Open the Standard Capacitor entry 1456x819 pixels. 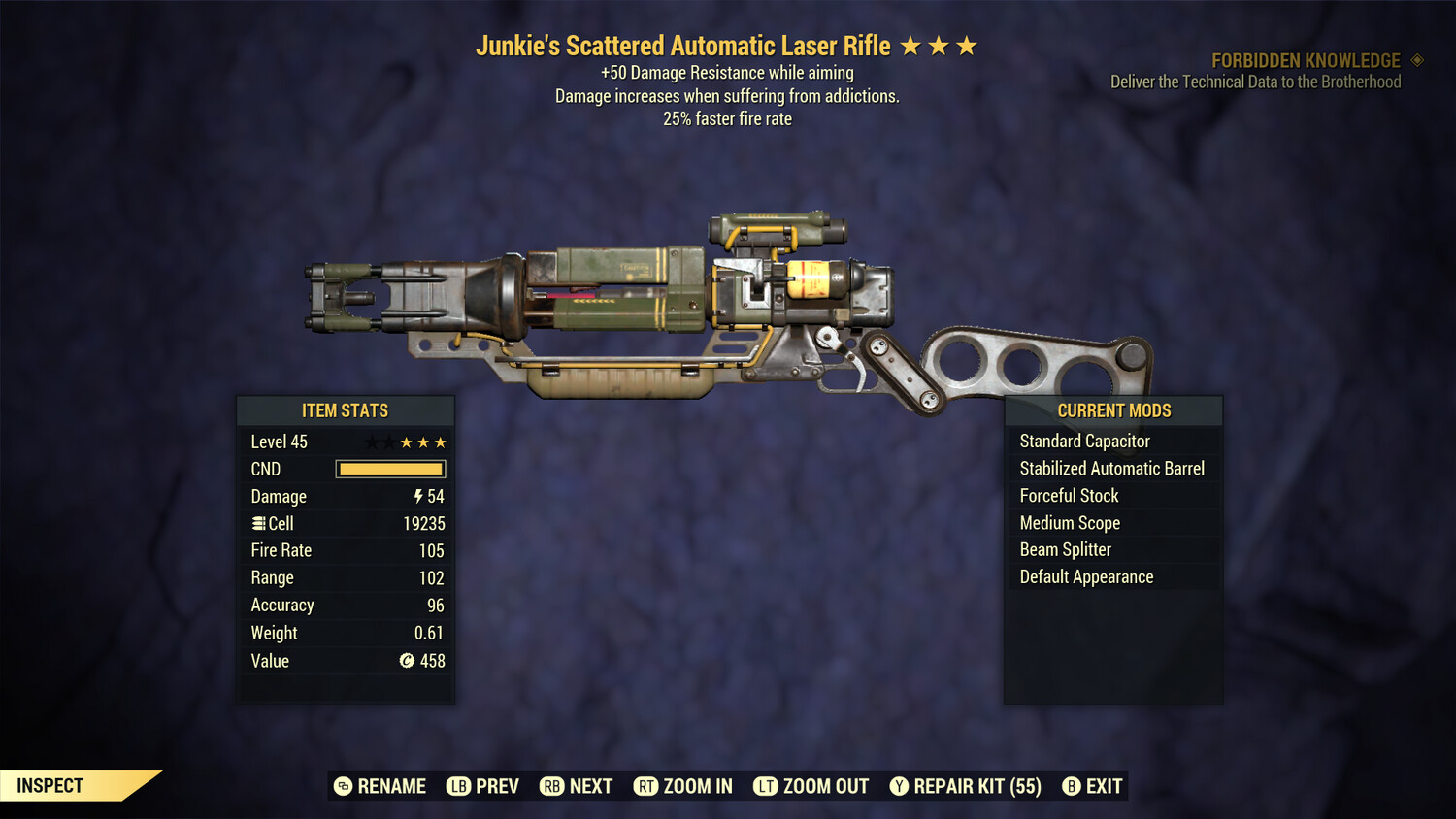coord(1084,441)
